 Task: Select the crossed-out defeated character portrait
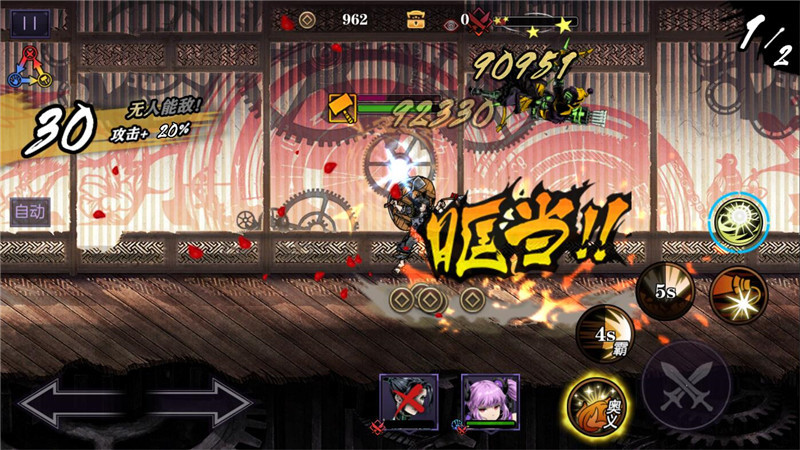(x=408, y=401)
